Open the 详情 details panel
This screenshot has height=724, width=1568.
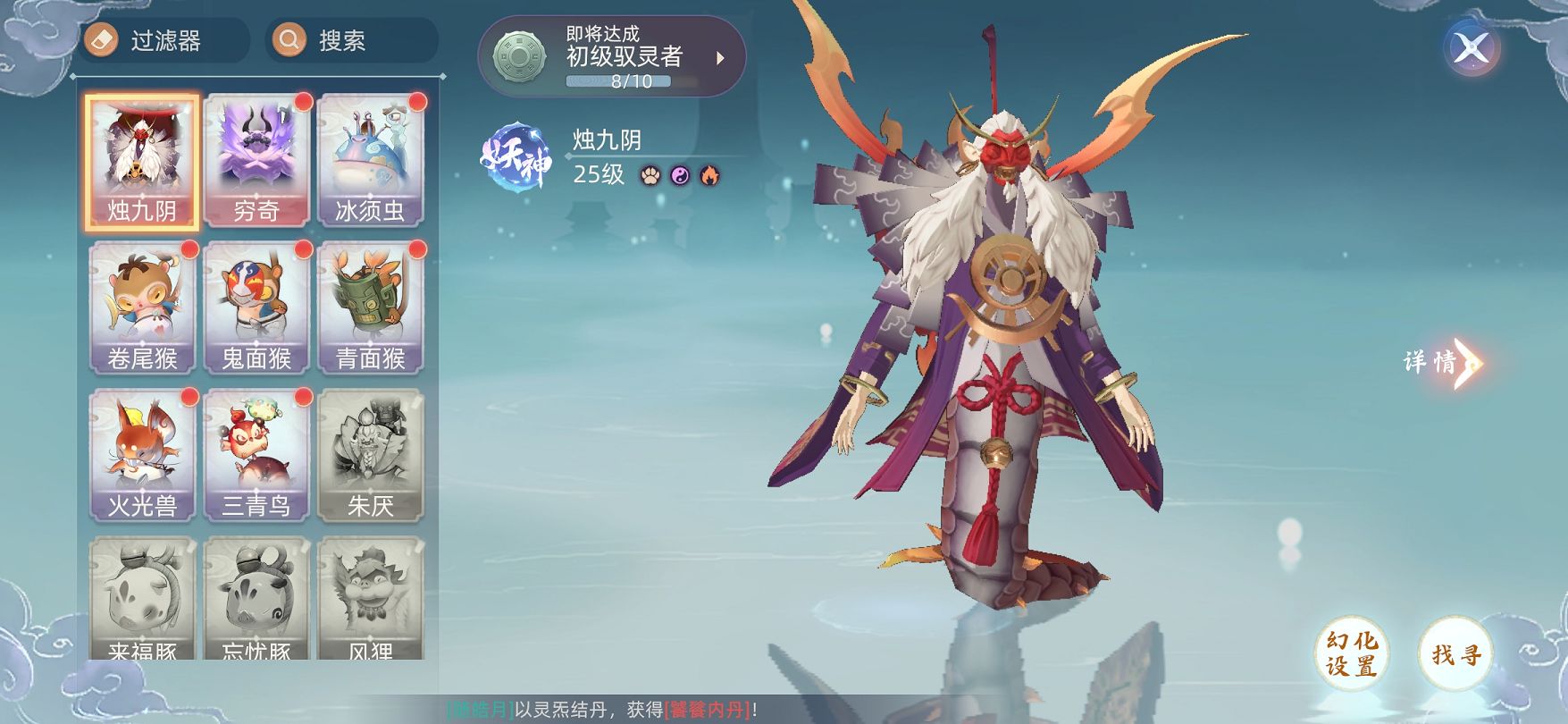coord(1440,362)
